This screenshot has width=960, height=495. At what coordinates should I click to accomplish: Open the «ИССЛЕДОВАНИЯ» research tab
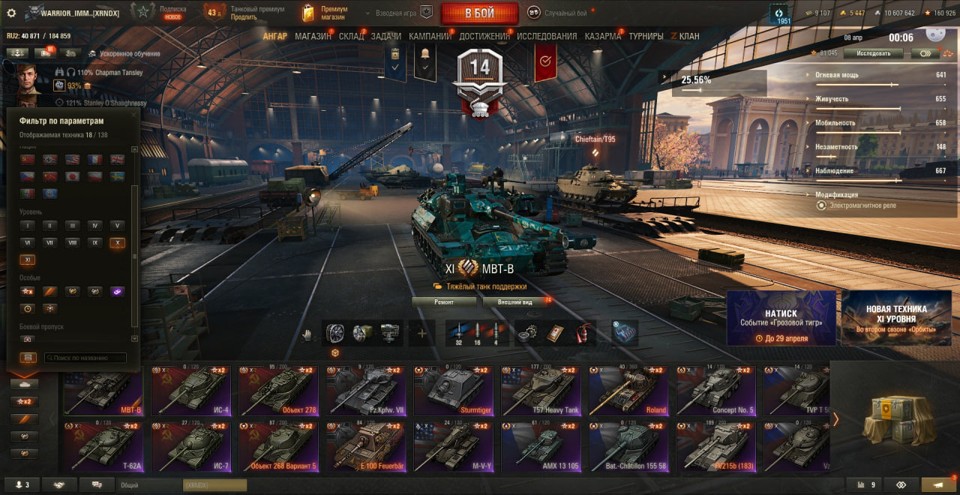(x=547, y=36)
